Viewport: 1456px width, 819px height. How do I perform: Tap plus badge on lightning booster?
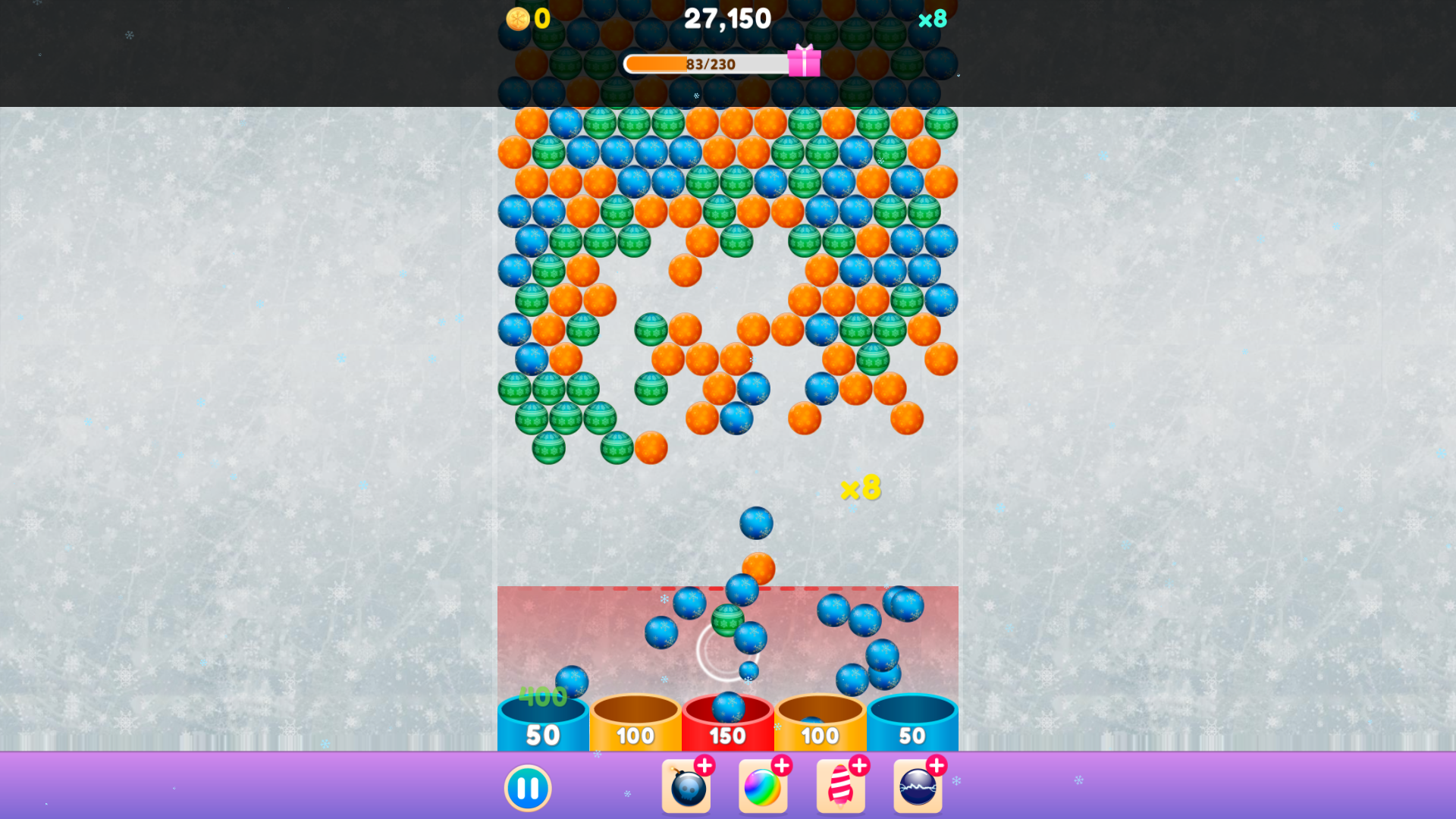(x=937, y=765)
